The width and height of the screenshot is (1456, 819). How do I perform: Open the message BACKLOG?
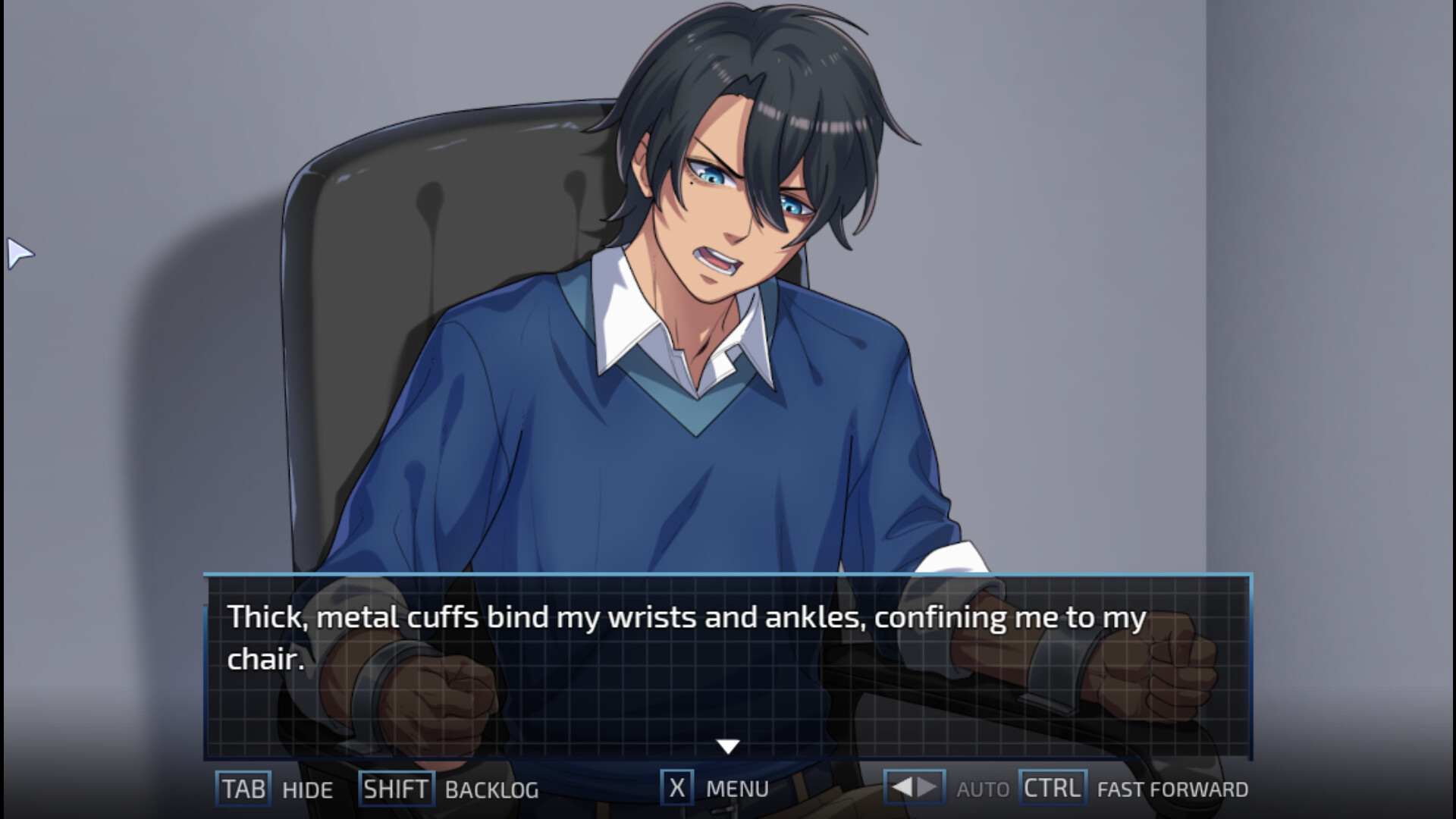point(492,790)
